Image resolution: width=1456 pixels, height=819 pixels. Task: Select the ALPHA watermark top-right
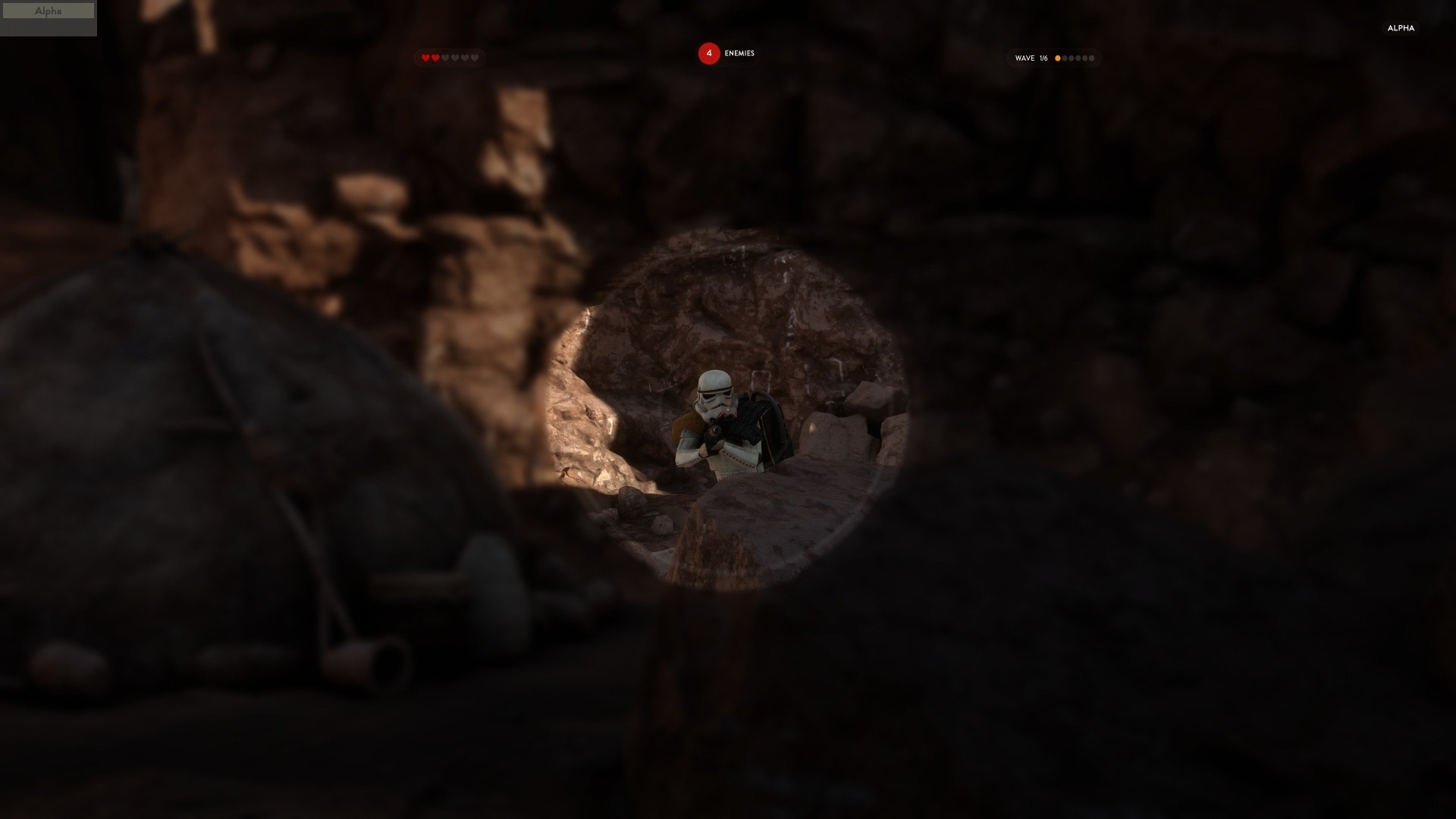[x=1401, y=28]
